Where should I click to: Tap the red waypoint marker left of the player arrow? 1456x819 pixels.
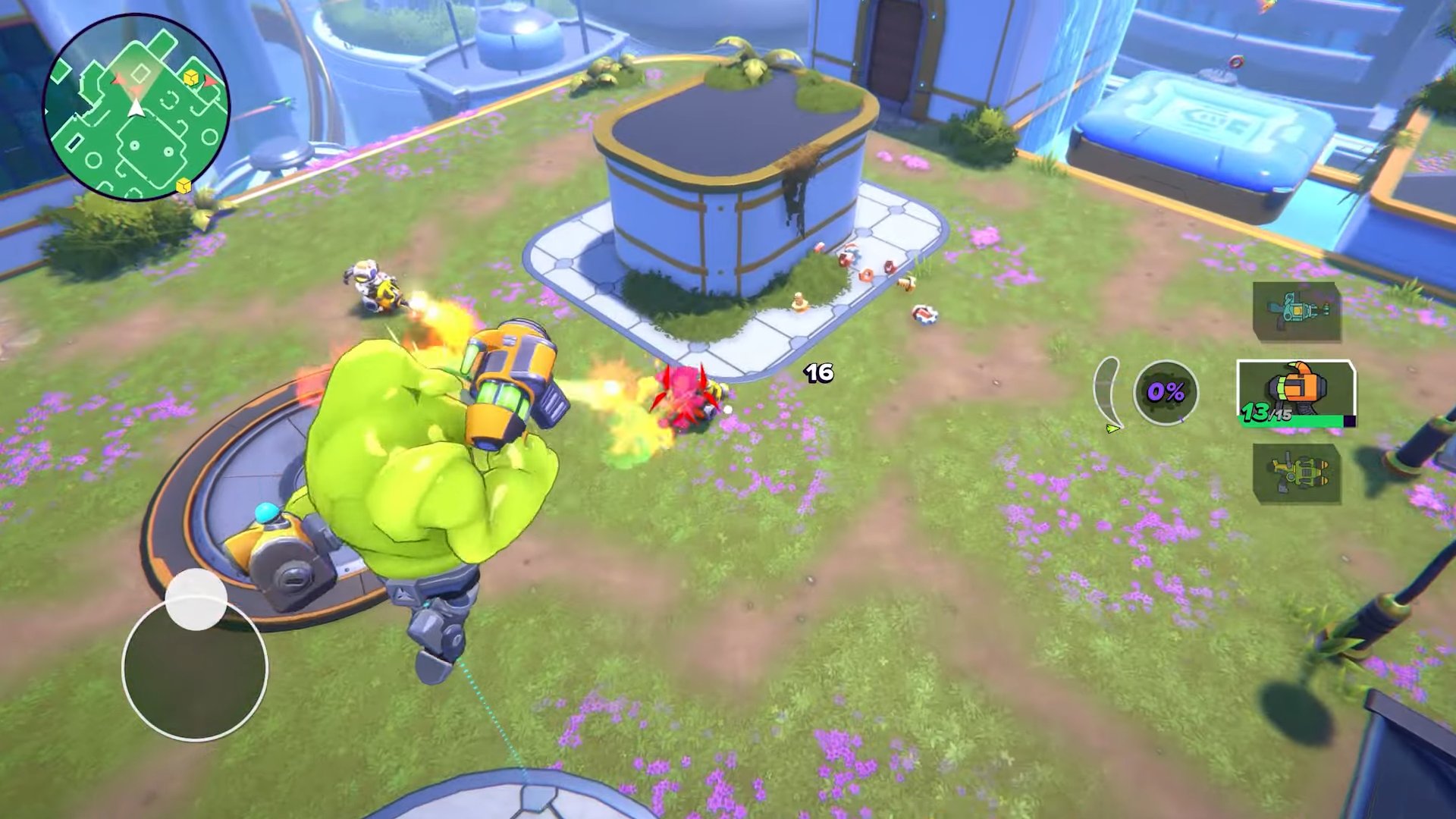(117, 80)
